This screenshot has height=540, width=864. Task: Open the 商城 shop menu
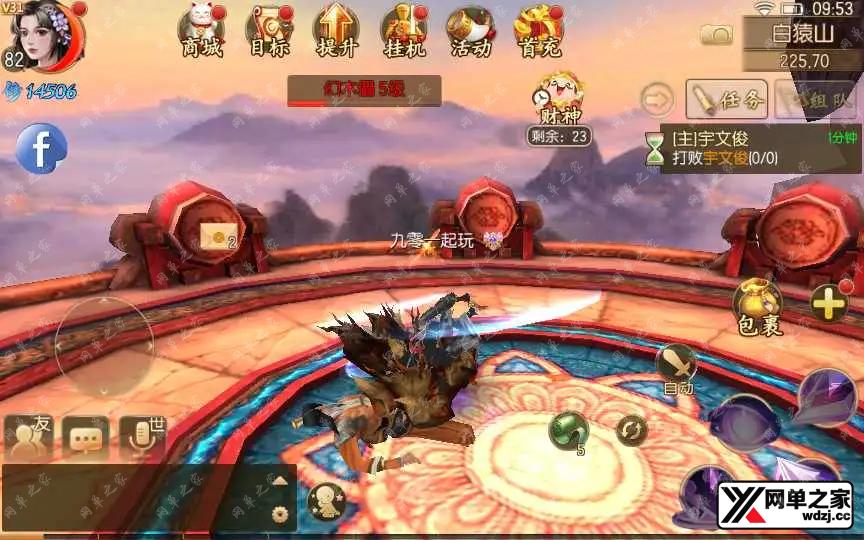pos(202,30)
